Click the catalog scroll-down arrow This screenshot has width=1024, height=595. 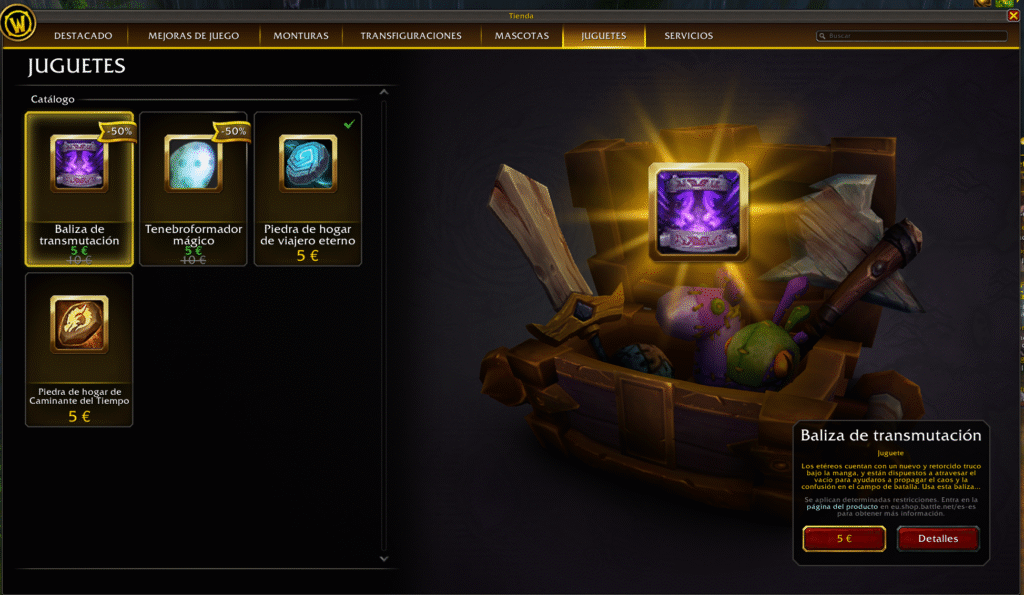[383, 558]
